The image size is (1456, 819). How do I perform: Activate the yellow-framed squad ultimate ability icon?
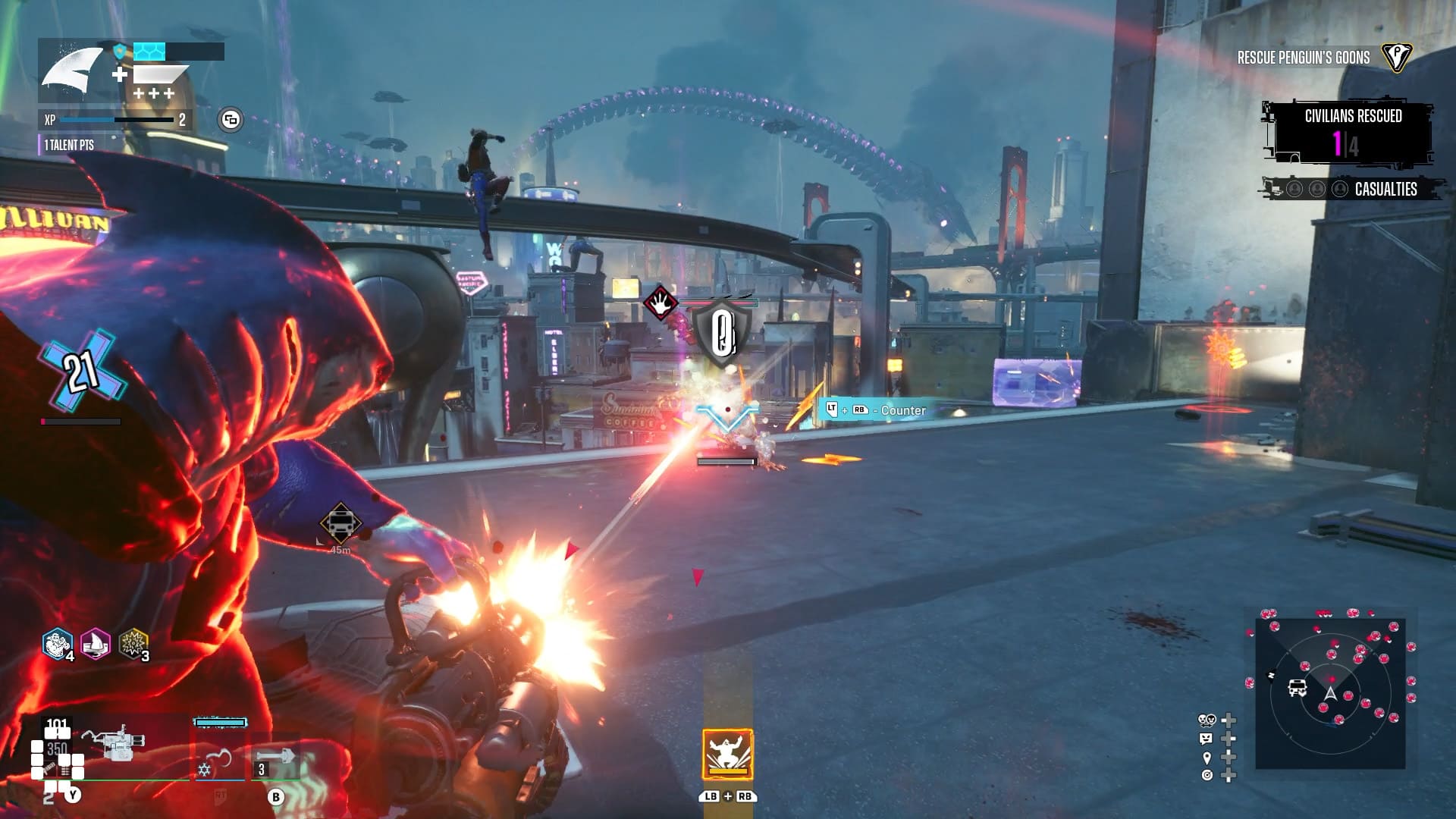coord(727,754)
